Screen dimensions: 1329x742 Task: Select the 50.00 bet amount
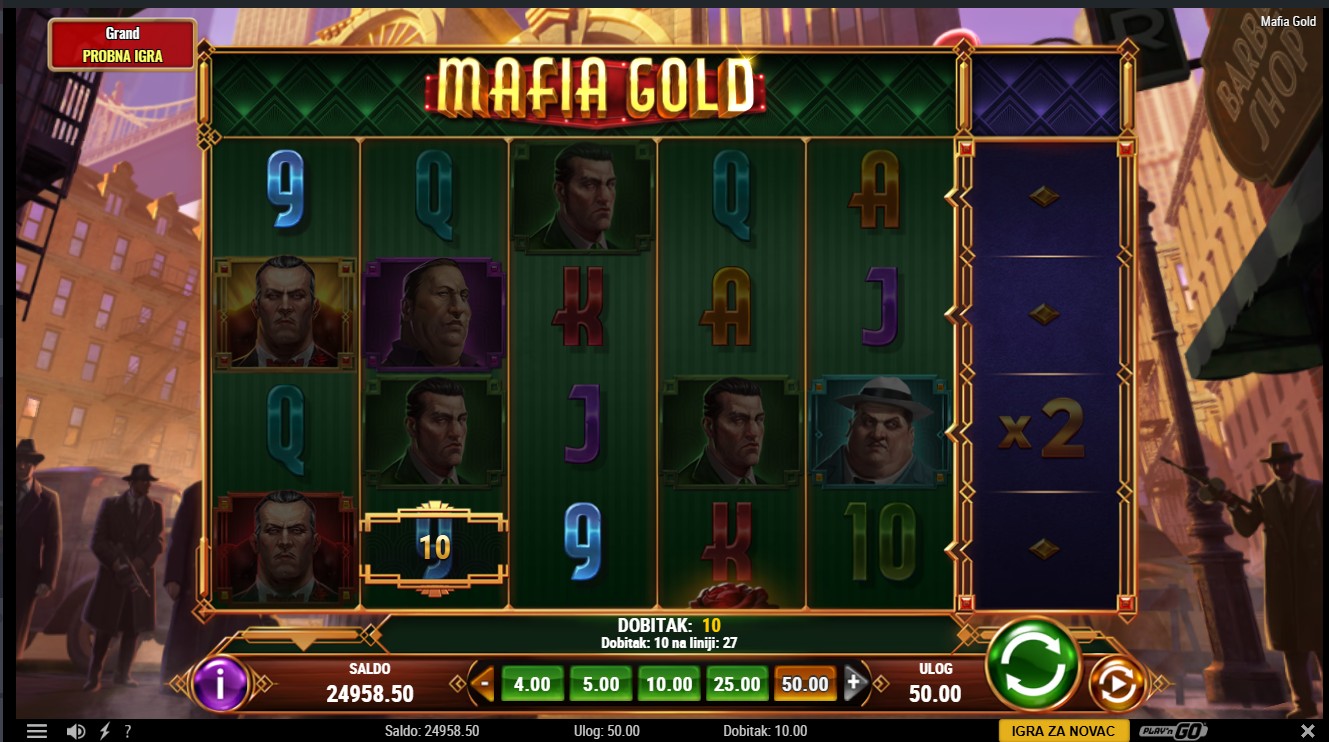point(805,684)
